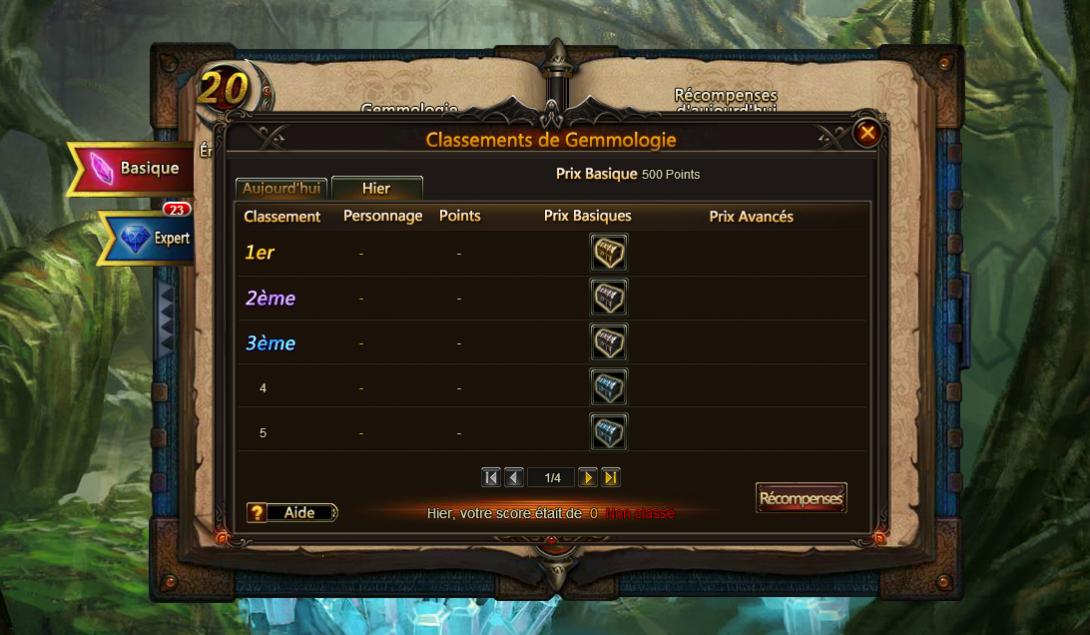This screenshot has height=635, width=1090.
Task: Advance to the next ranking page
Action: click(x=588, y=478)
